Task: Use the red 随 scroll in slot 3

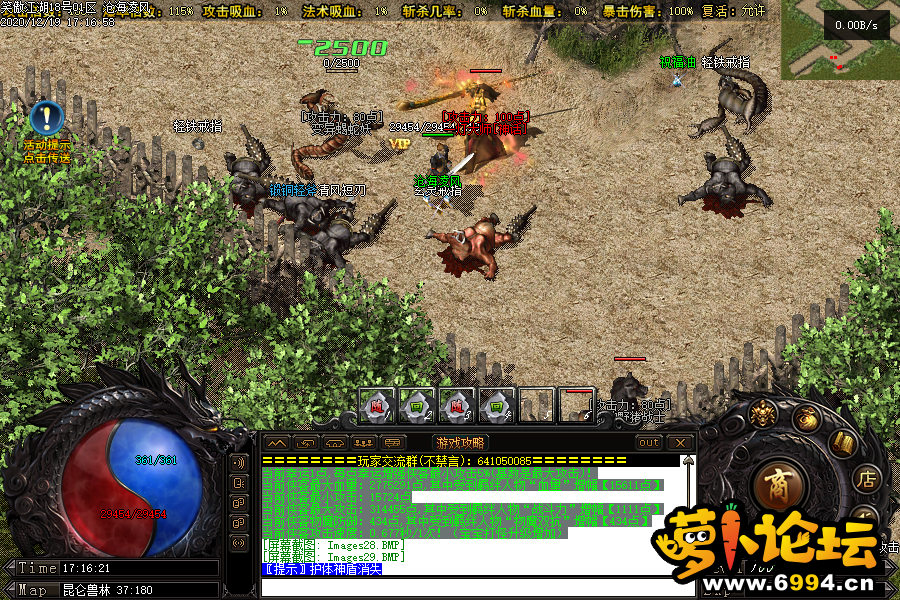Action: pyautogui.click(x=457, y=405)
